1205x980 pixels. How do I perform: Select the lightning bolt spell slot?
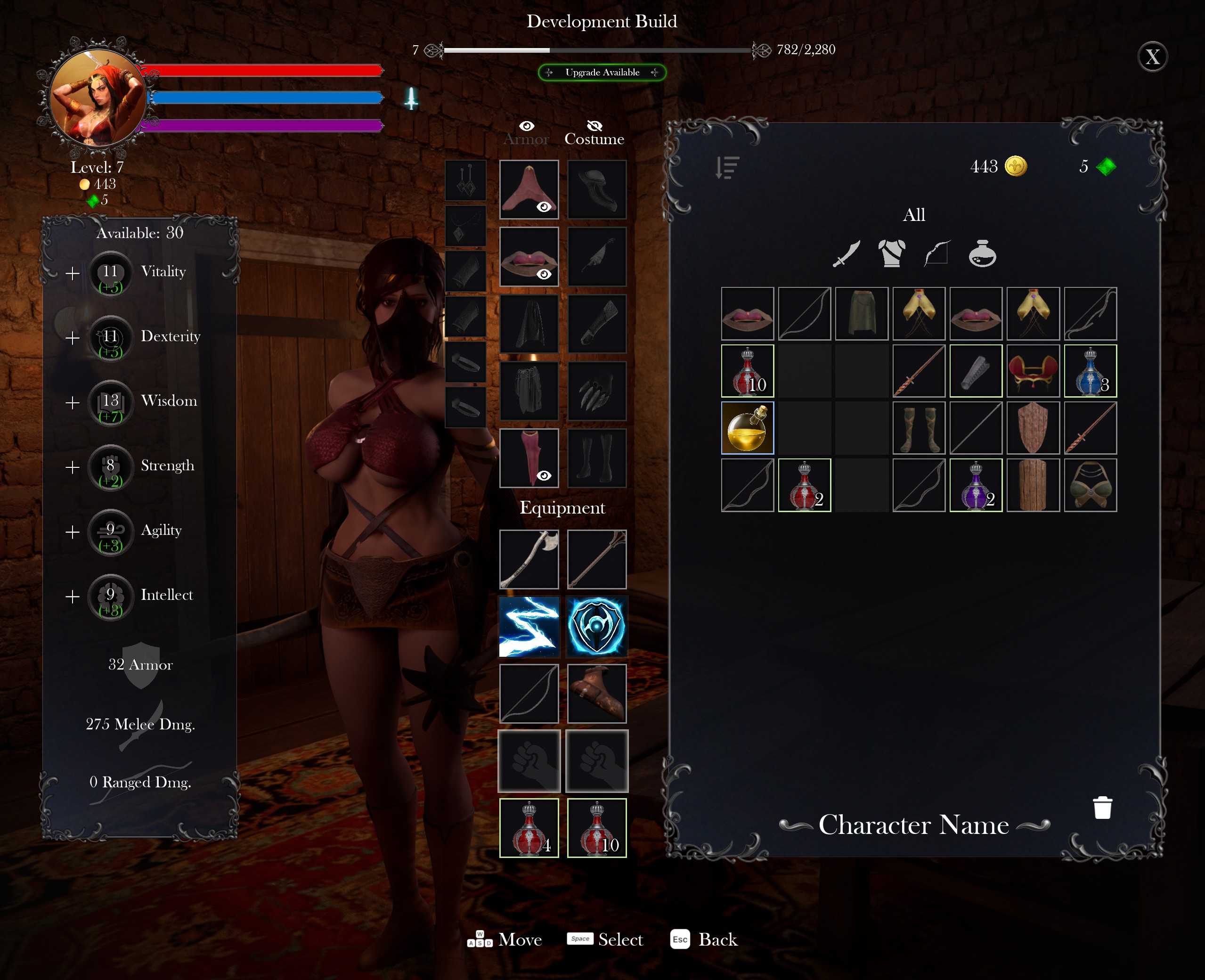[x=529, y=627]
